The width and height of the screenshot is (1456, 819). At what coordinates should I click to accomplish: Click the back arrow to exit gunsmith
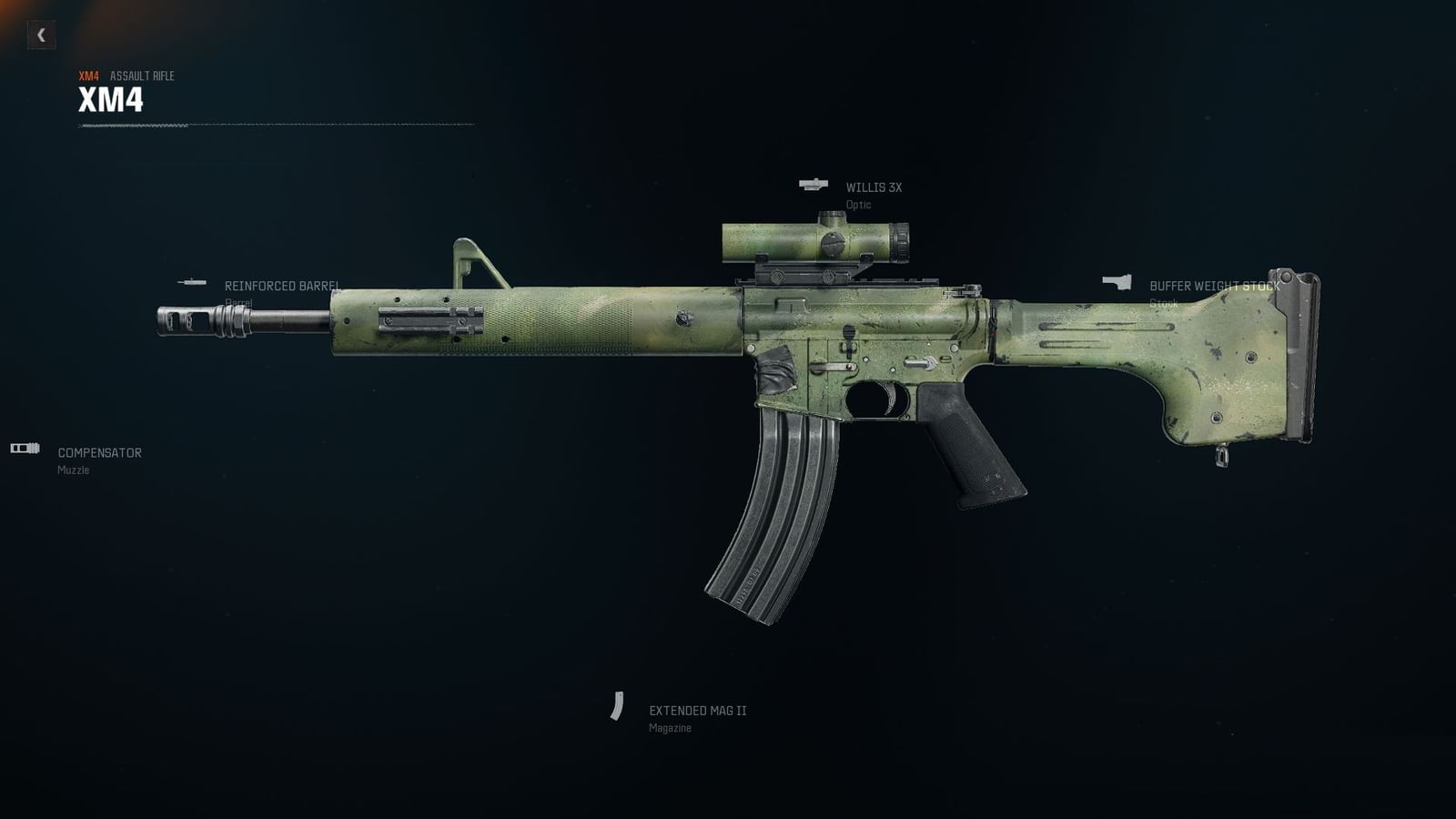click(41, 35)
